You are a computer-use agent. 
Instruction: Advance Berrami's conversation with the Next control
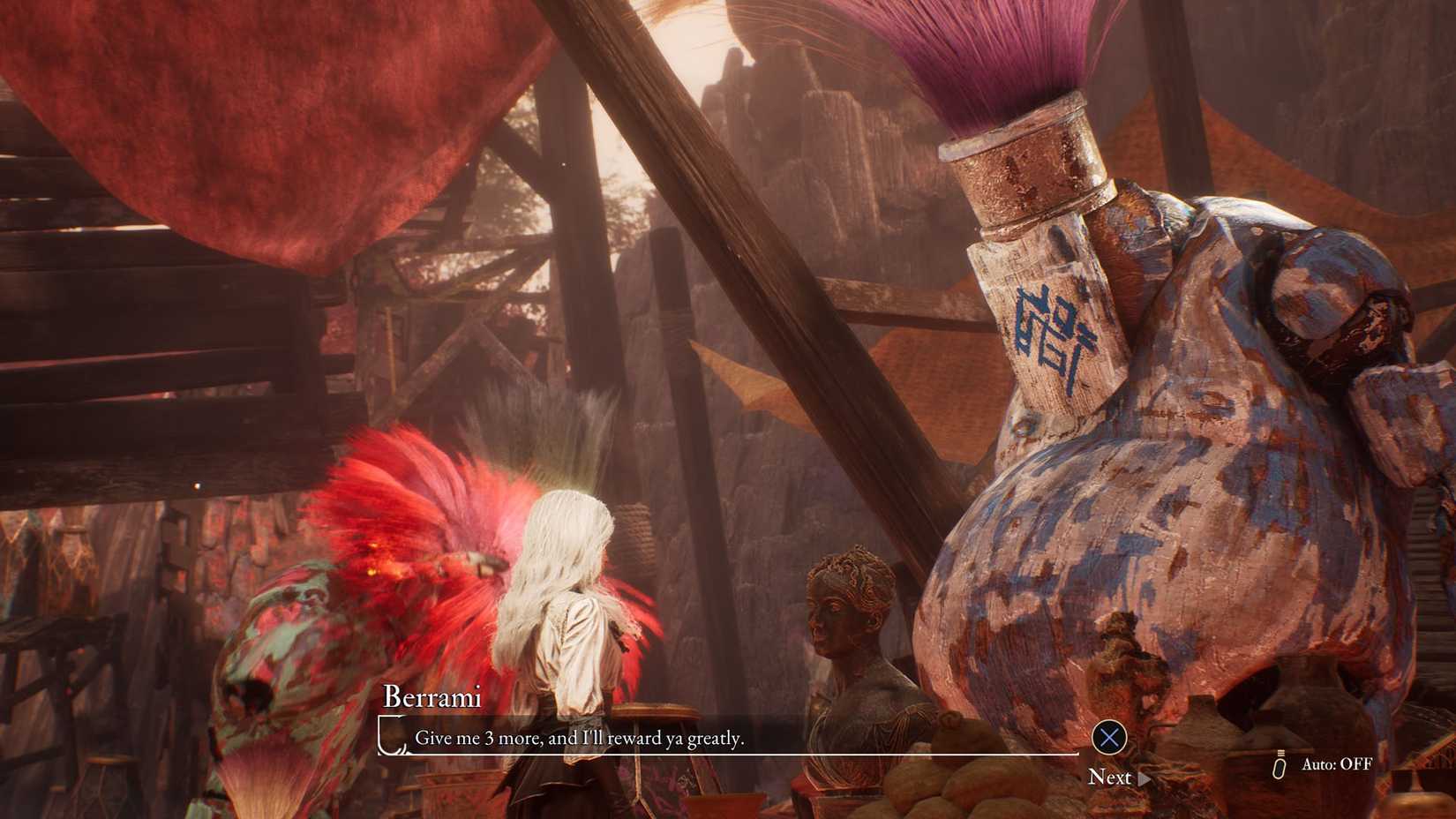pos(1113,778)
